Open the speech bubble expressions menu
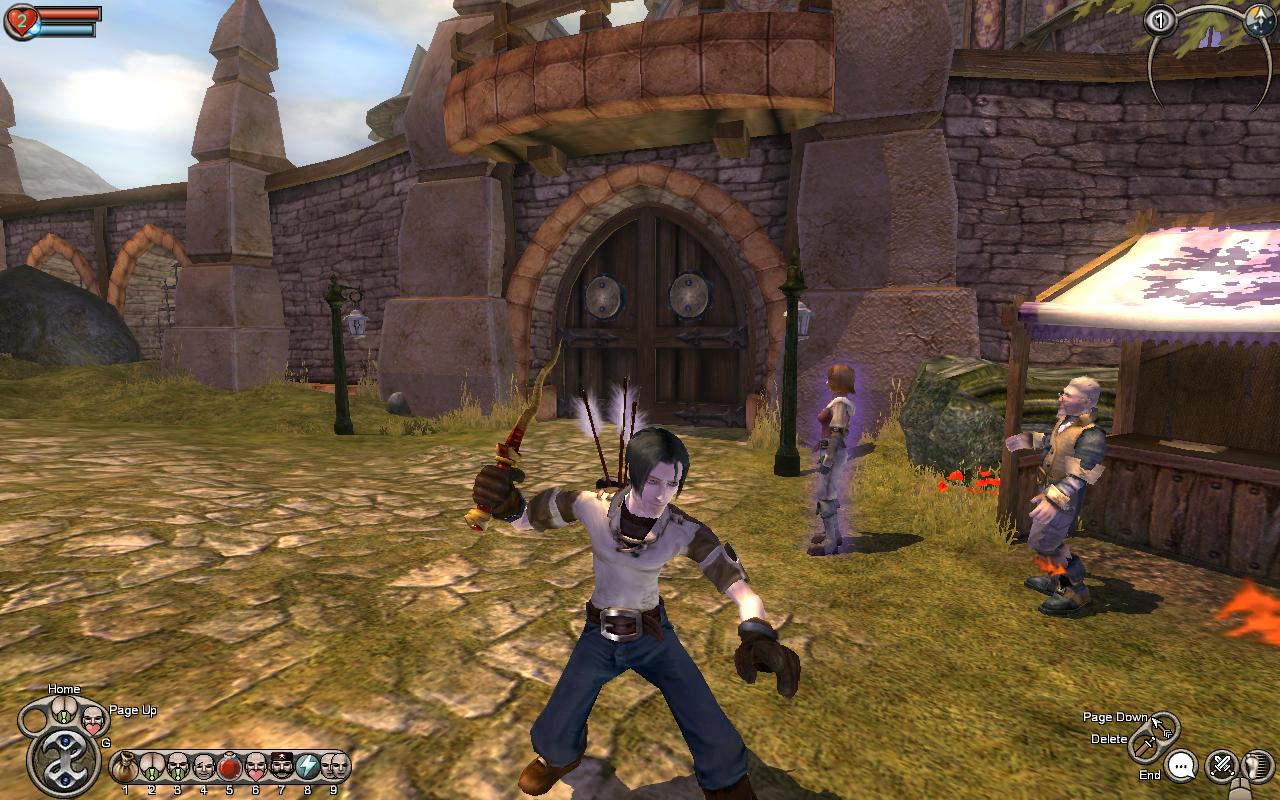 [x=1182, y=767]
